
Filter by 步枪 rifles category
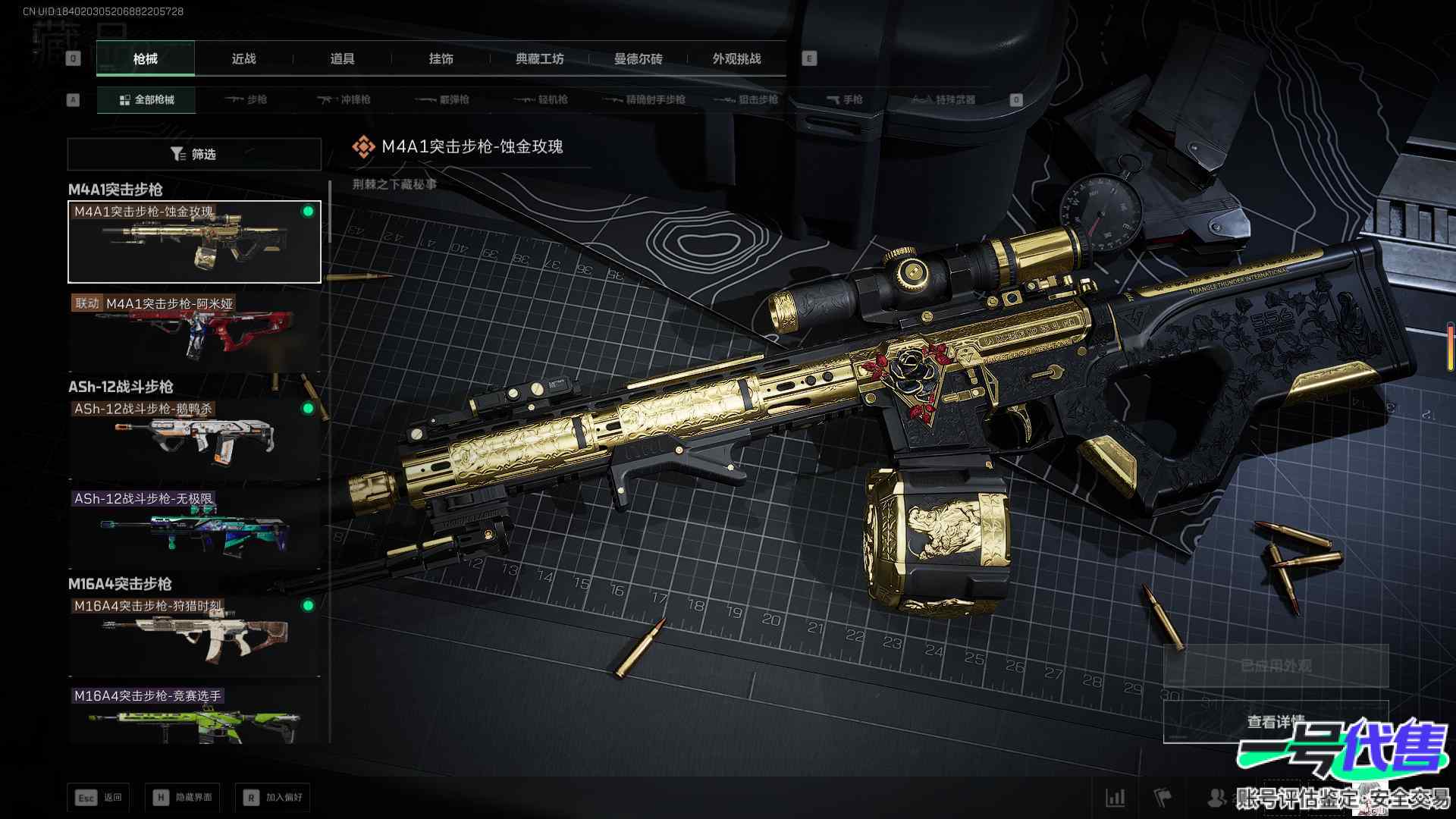[x=246, y=99]
